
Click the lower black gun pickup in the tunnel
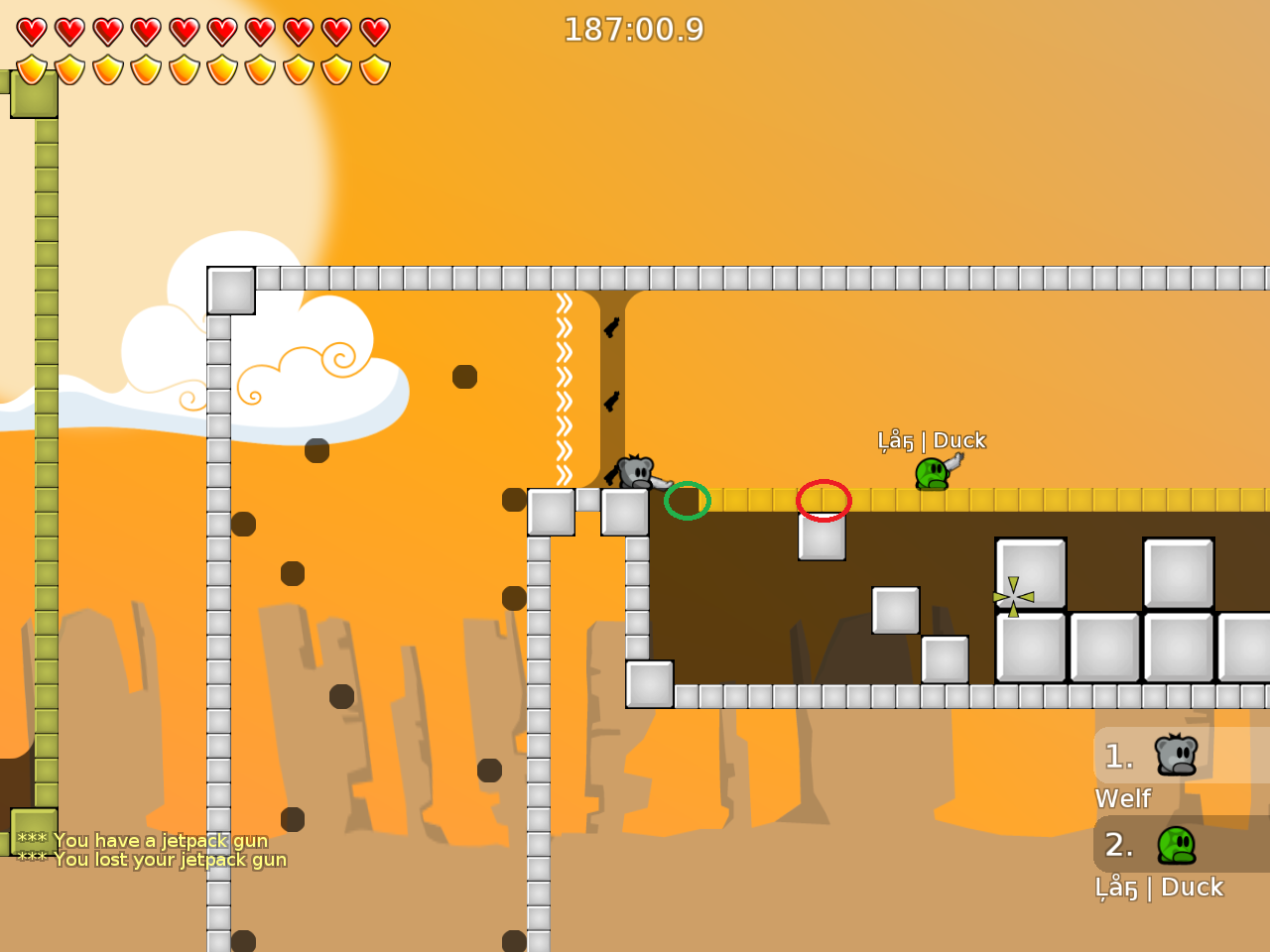tap(610, 403)
